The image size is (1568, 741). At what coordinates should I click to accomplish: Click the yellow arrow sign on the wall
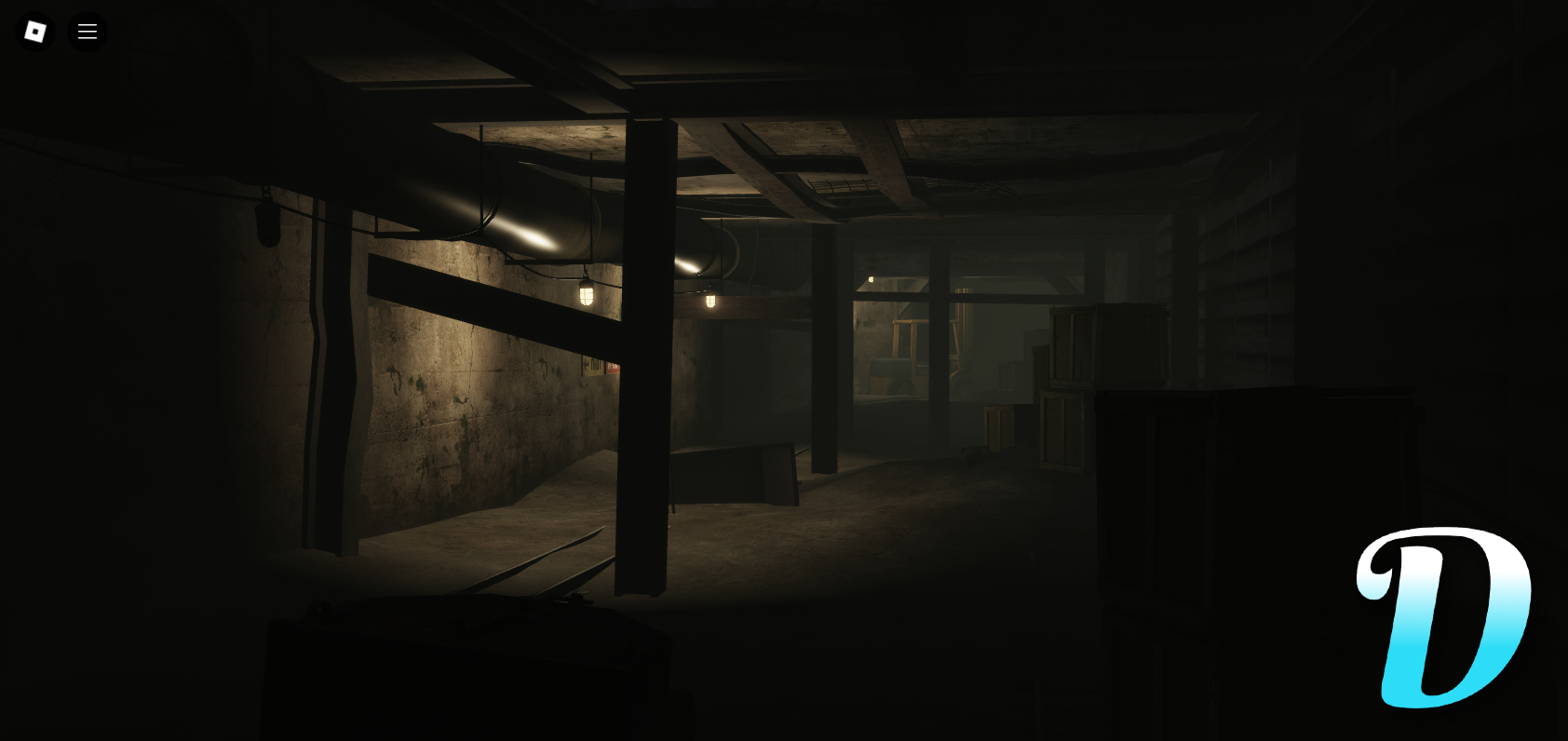point(592,366)
